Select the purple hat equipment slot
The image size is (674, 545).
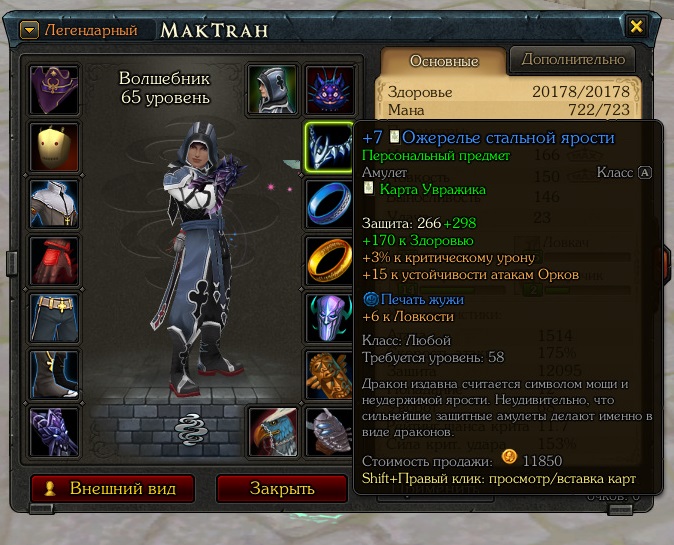tap(55, 91)
